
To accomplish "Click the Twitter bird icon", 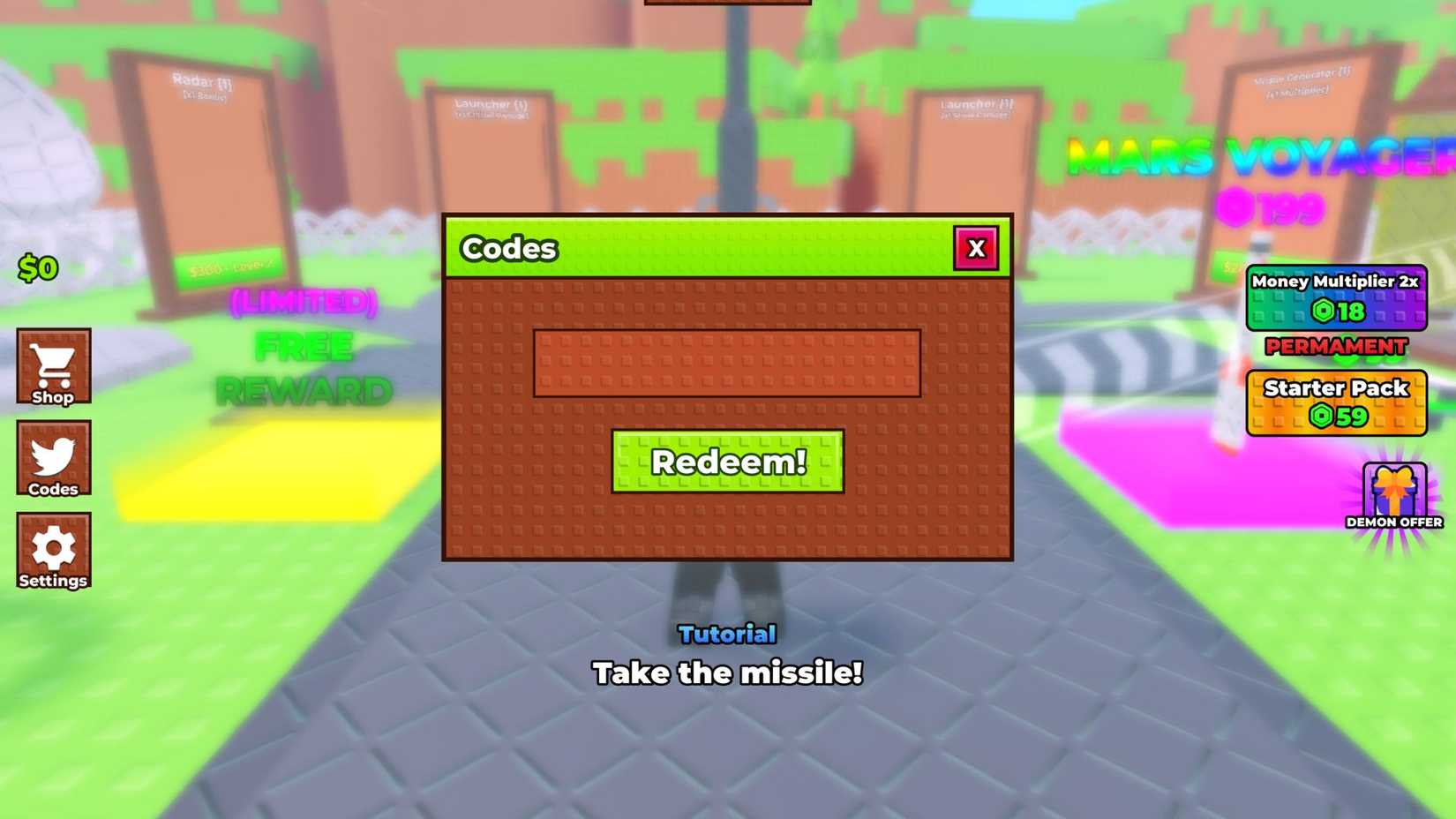I will (x=54, y=454).
